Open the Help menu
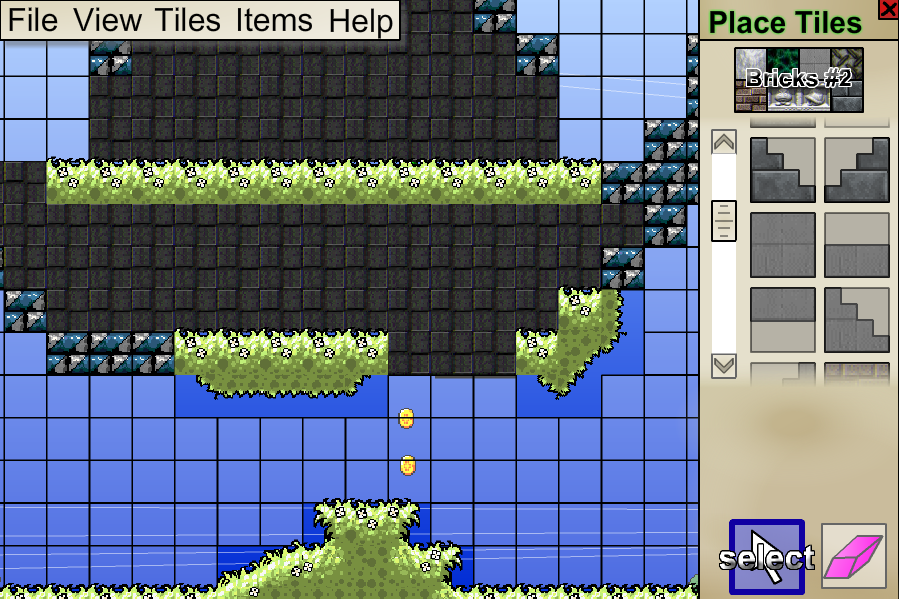Image resolution: width=899 pixels, height=601 pixels. (x=360, y=21)
